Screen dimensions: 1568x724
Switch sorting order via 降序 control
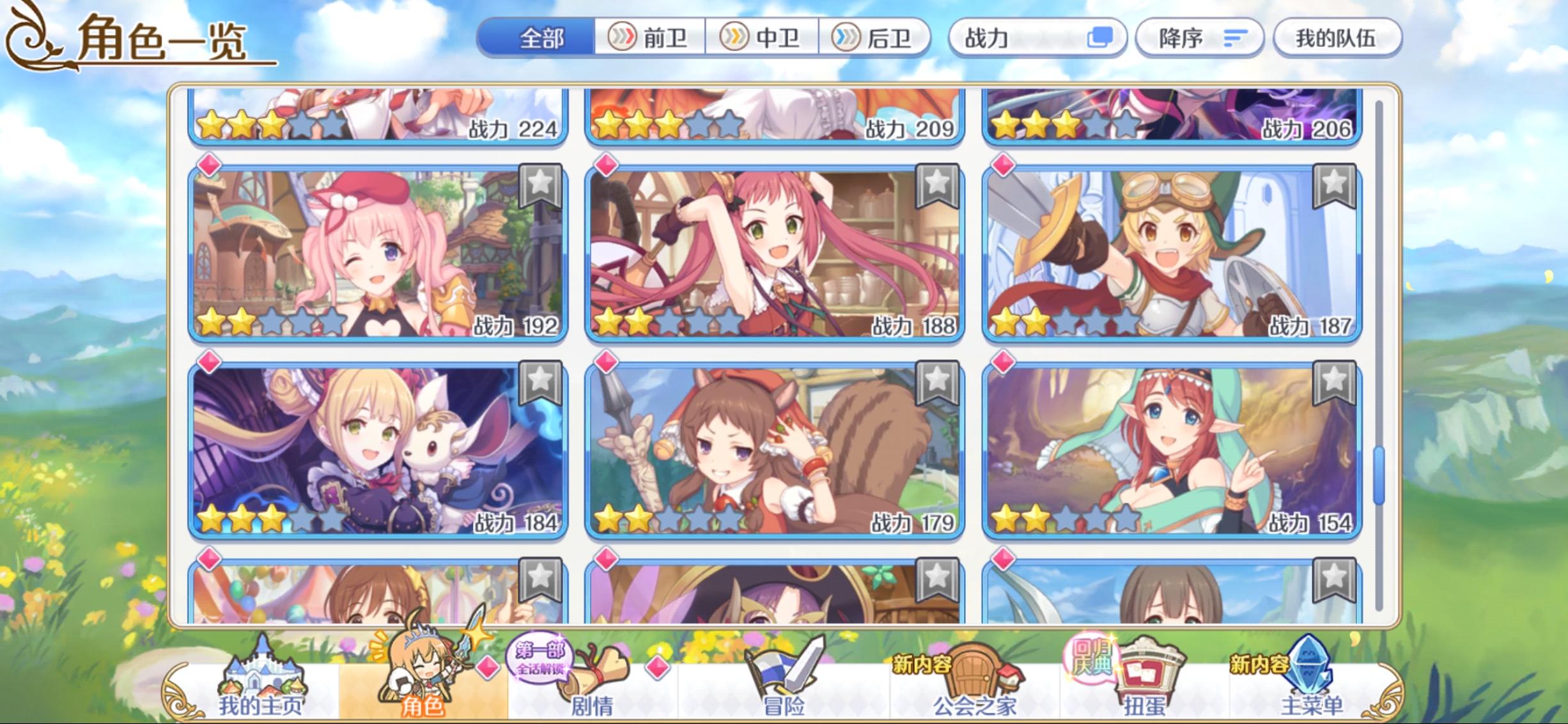pos(1200,37)
